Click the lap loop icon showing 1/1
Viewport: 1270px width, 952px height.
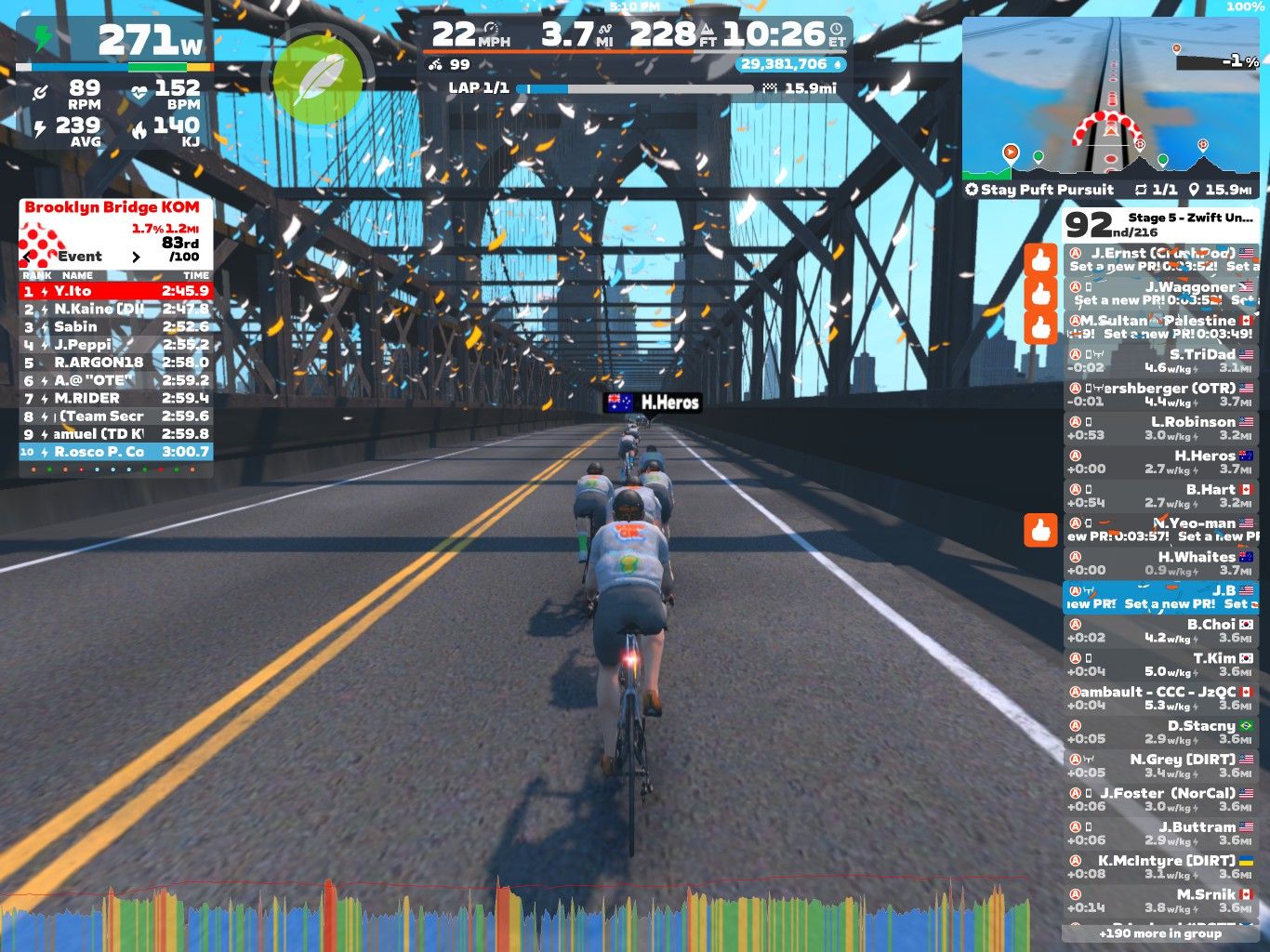1142,190
